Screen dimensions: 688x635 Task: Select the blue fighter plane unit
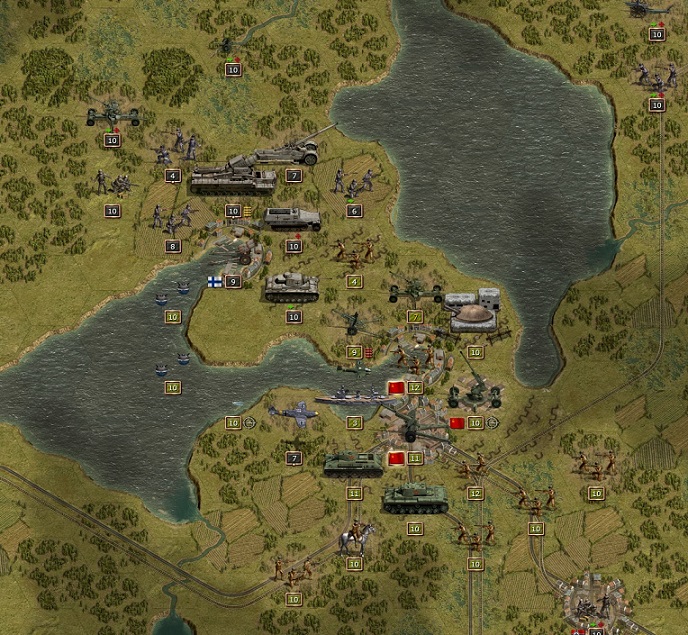[x=293, y=415]
